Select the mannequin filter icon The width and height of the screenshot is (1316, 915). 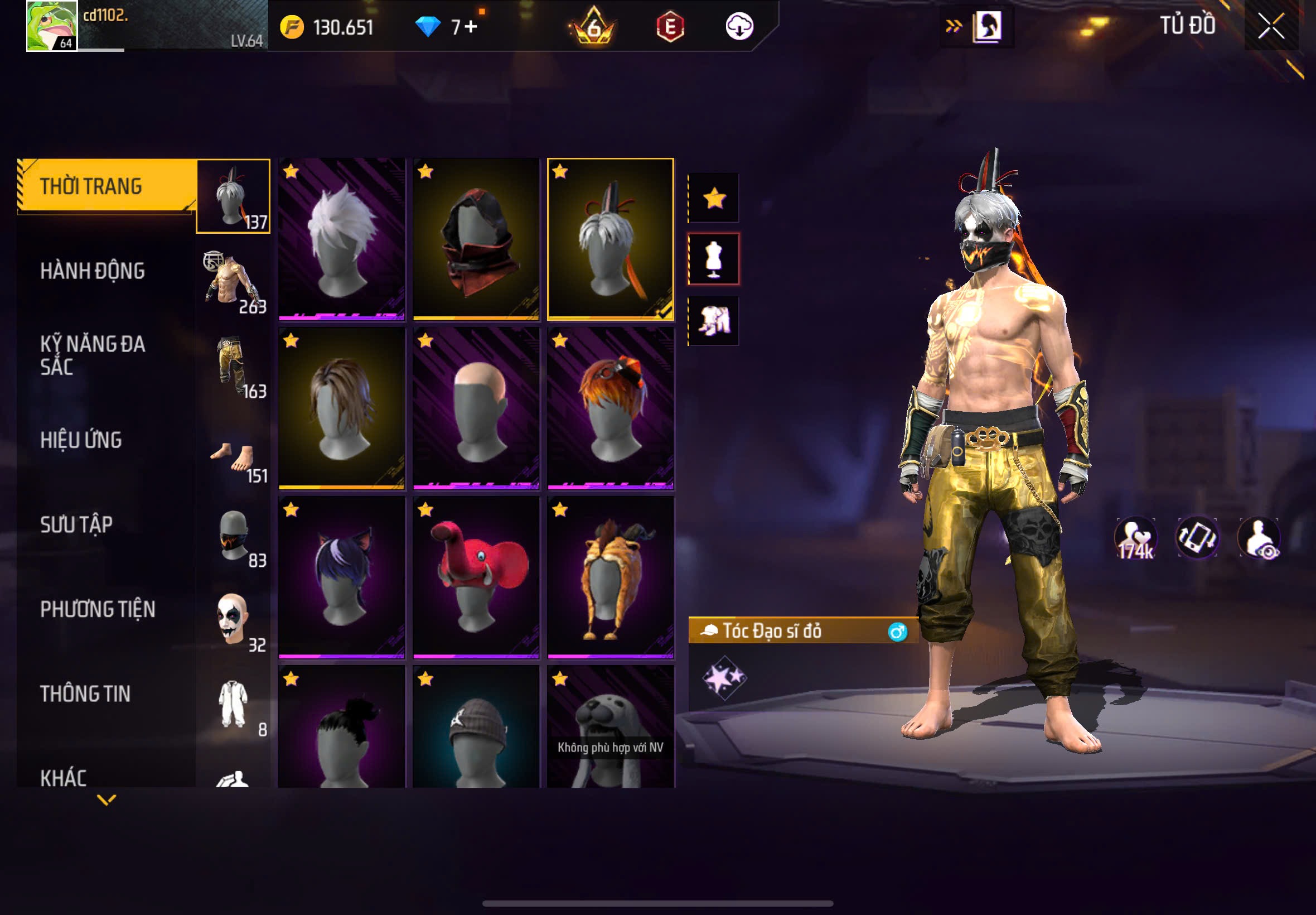pyautogui.click(x=714, y=259)
